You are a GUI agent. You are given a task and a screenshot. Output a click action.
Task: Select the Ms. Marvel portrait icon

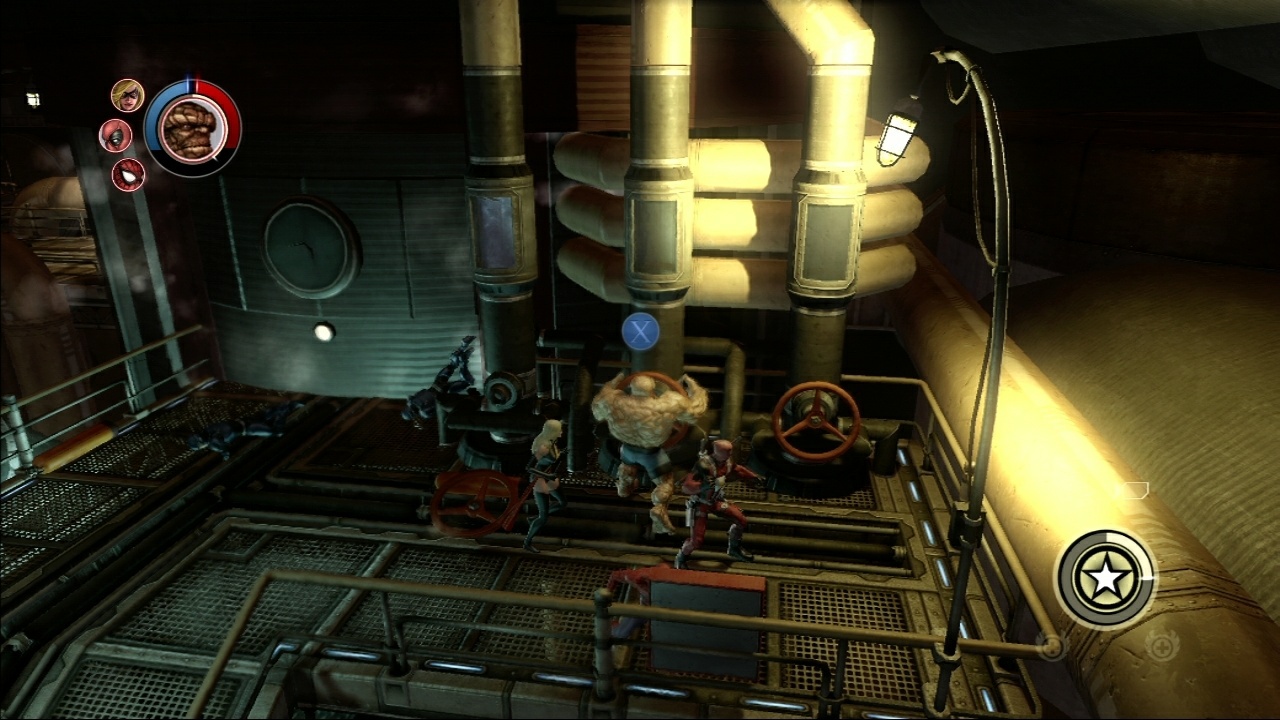[128, 96]
